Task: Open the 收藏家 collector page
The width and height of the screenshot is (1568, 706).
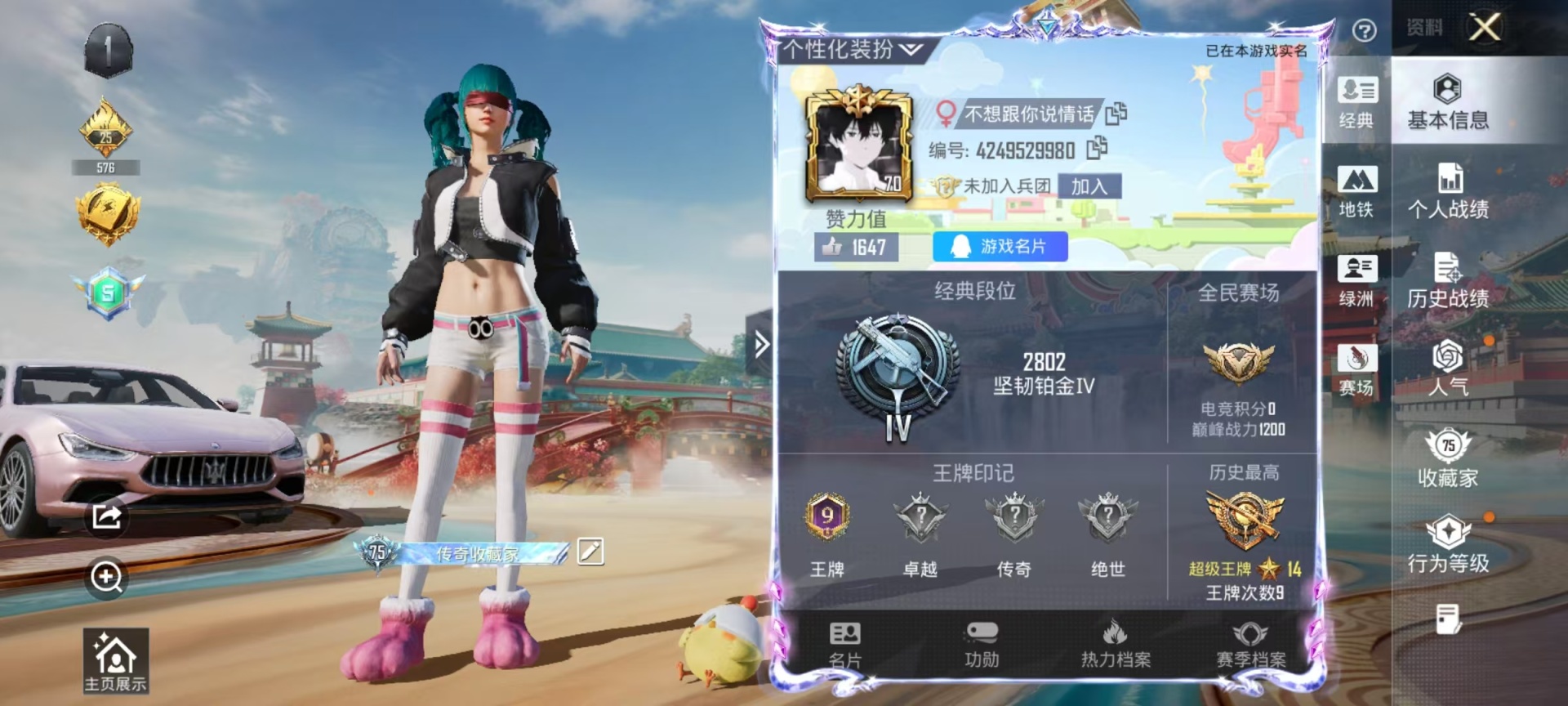Action: pos(1448,458)
